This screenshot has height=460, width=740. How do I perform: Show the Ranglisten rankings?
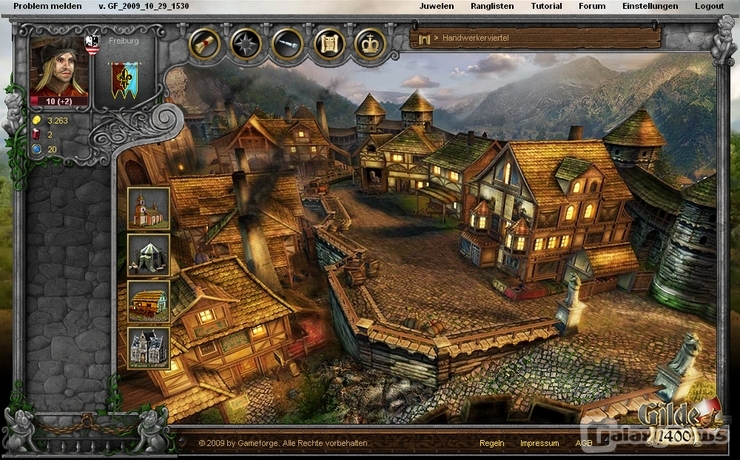493,6
